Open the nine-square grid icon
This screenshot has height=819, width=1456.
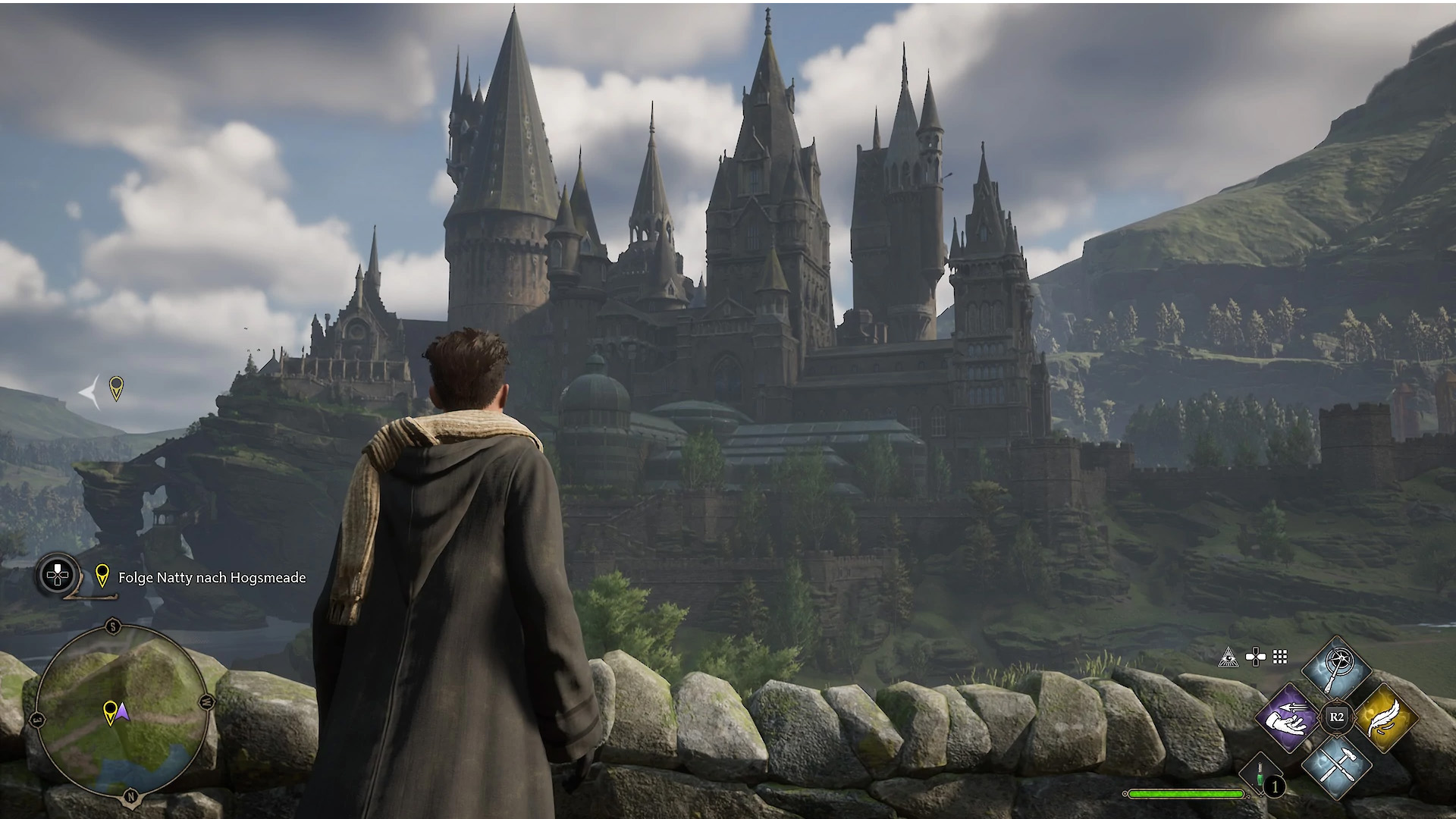coord(1280,657)
